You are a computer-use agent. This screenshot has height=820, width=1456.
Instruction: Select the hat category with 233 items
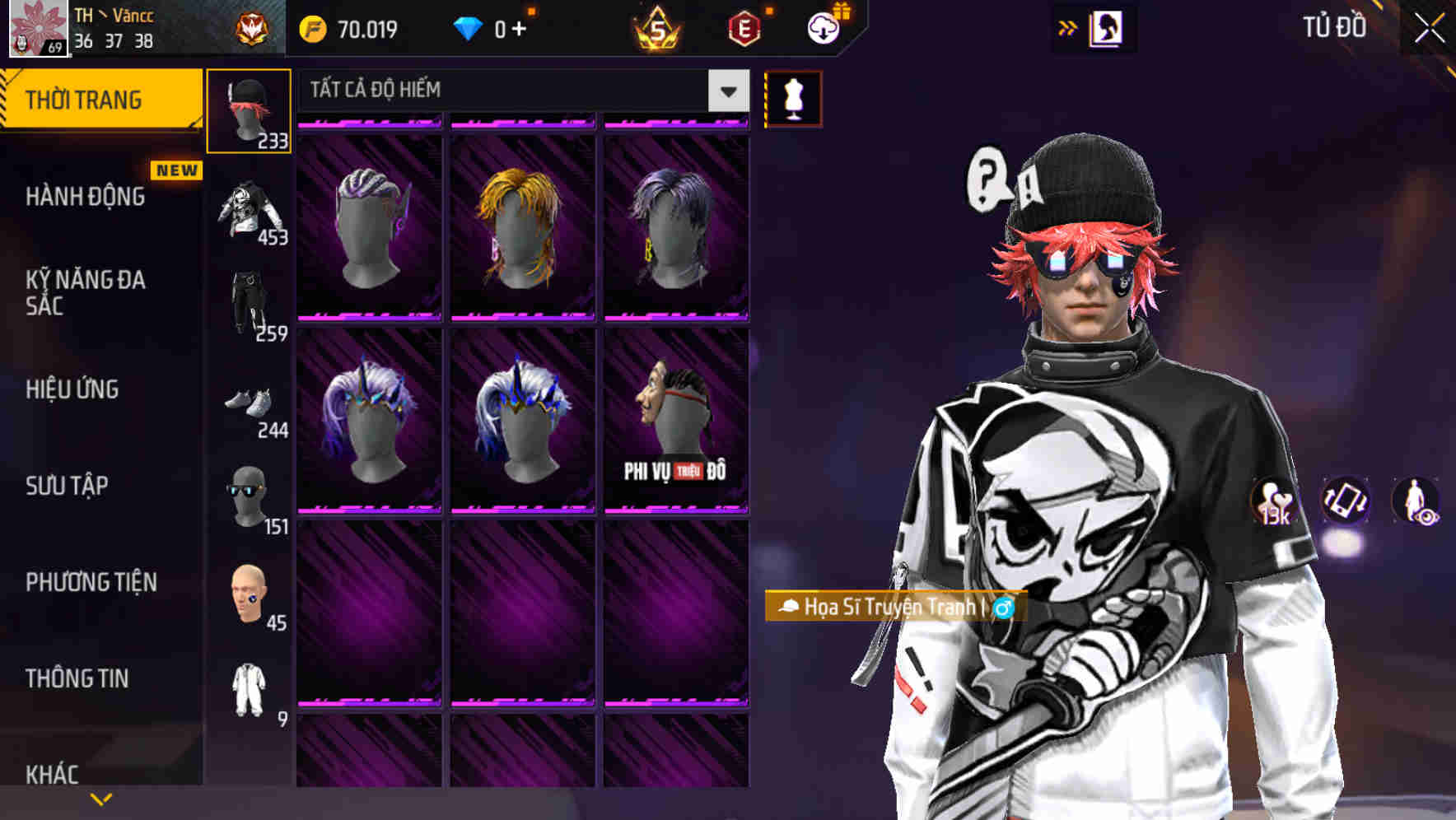[250, 107]
